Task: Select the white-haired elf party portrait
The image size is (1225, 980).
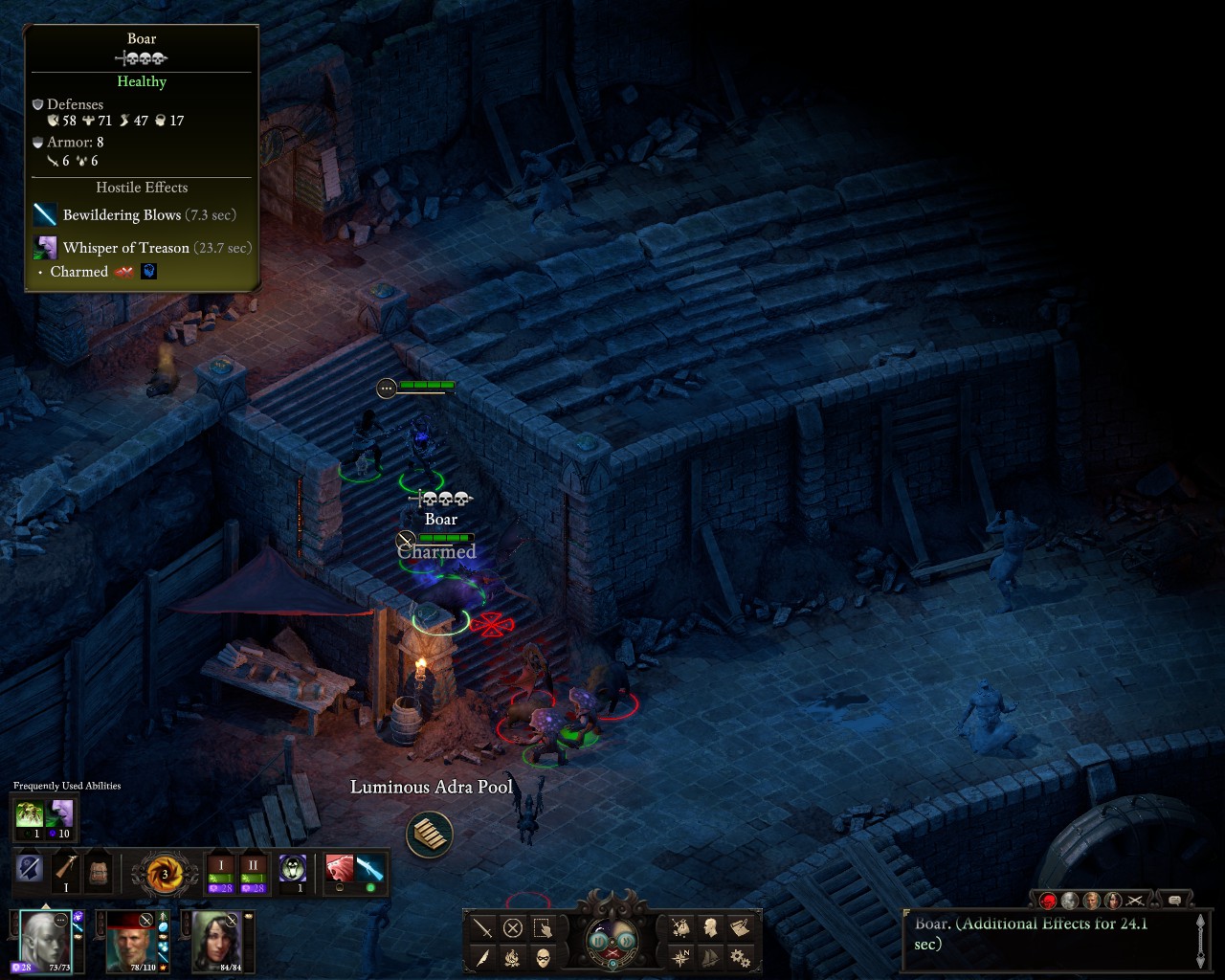Action: pos(44,939)
